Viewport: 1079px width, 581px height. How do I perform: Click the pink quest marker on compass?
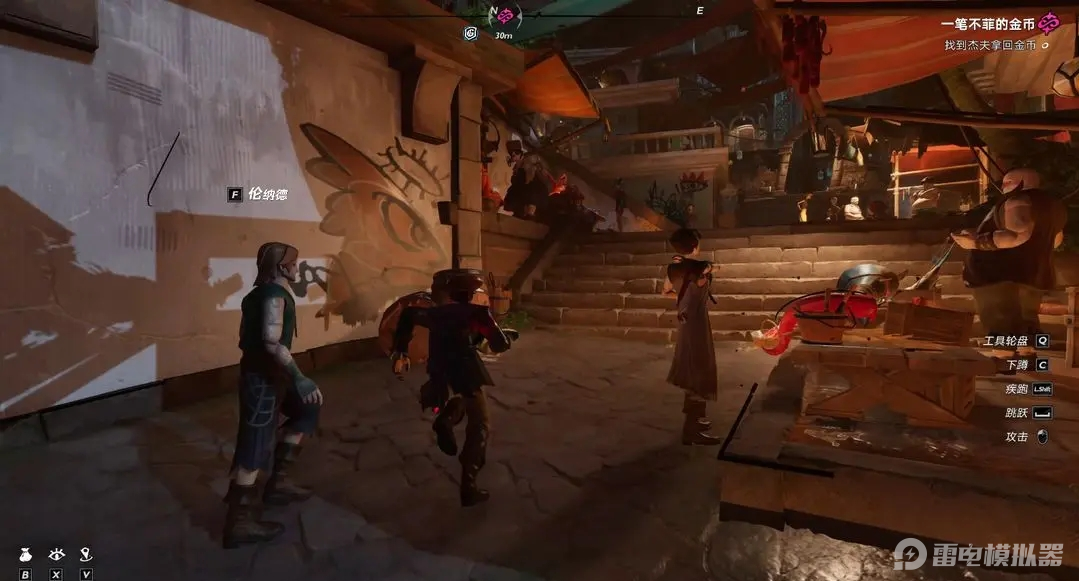(506, 16)
